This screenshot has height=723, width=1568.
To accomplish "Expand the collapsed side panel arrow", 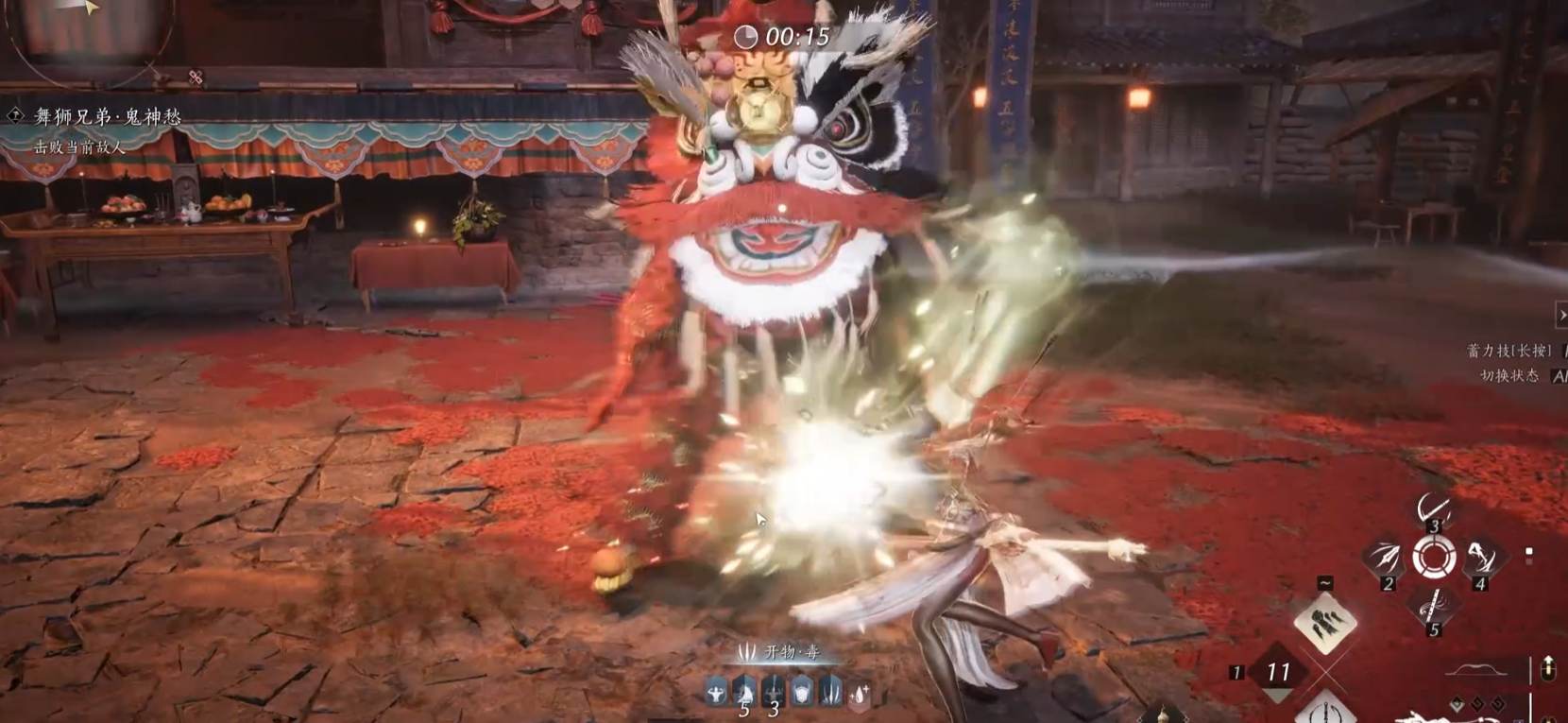I will (1560, 315).
